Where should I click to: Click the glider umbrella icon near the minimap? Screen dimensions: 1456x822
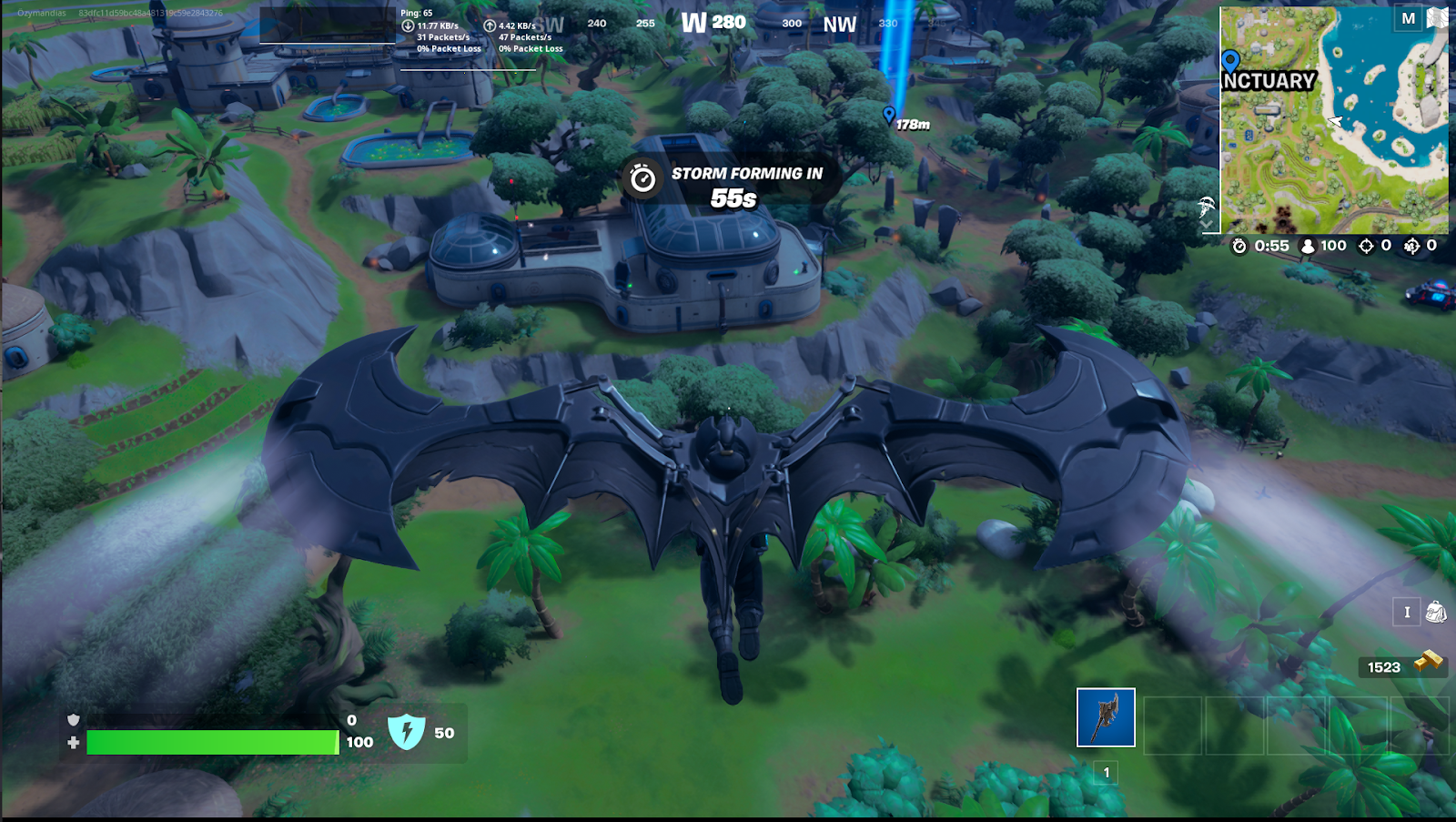[1206, 206]
